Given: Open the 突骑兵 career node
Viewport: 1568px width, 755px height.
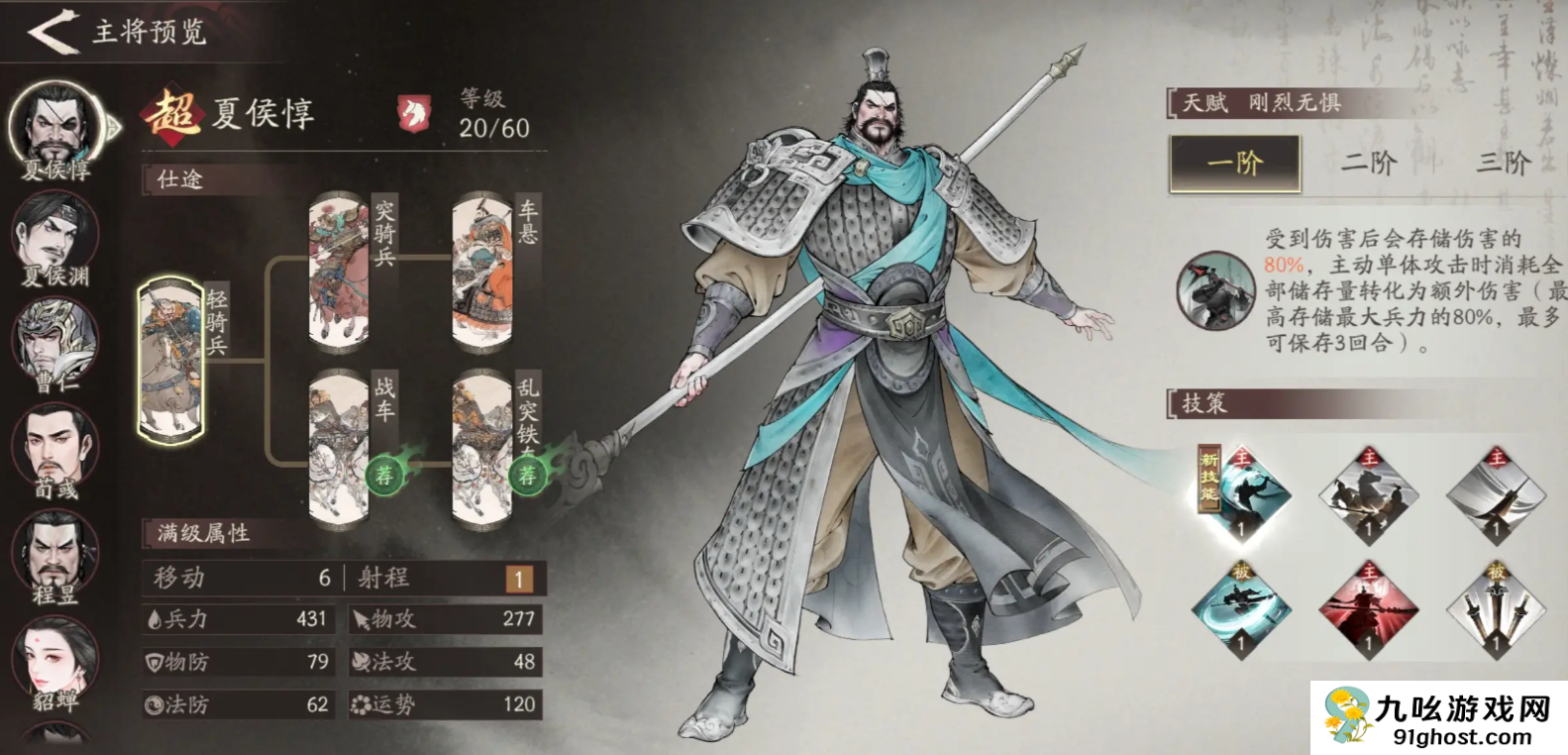Looking at the screenshot, I should tap(337, 268).
